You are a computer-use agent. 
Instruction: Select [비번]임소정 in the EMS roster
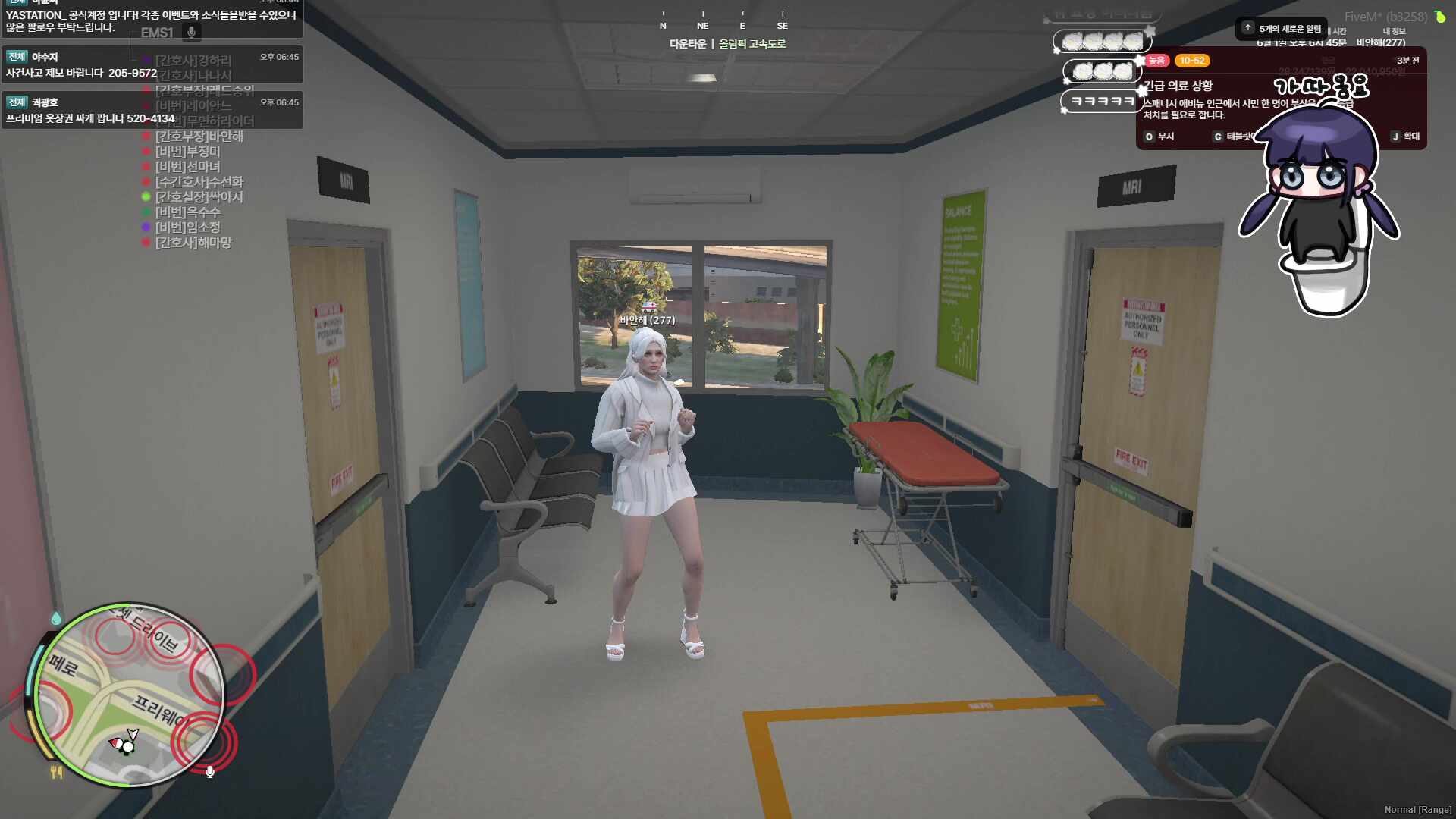(x=187, y=227)
